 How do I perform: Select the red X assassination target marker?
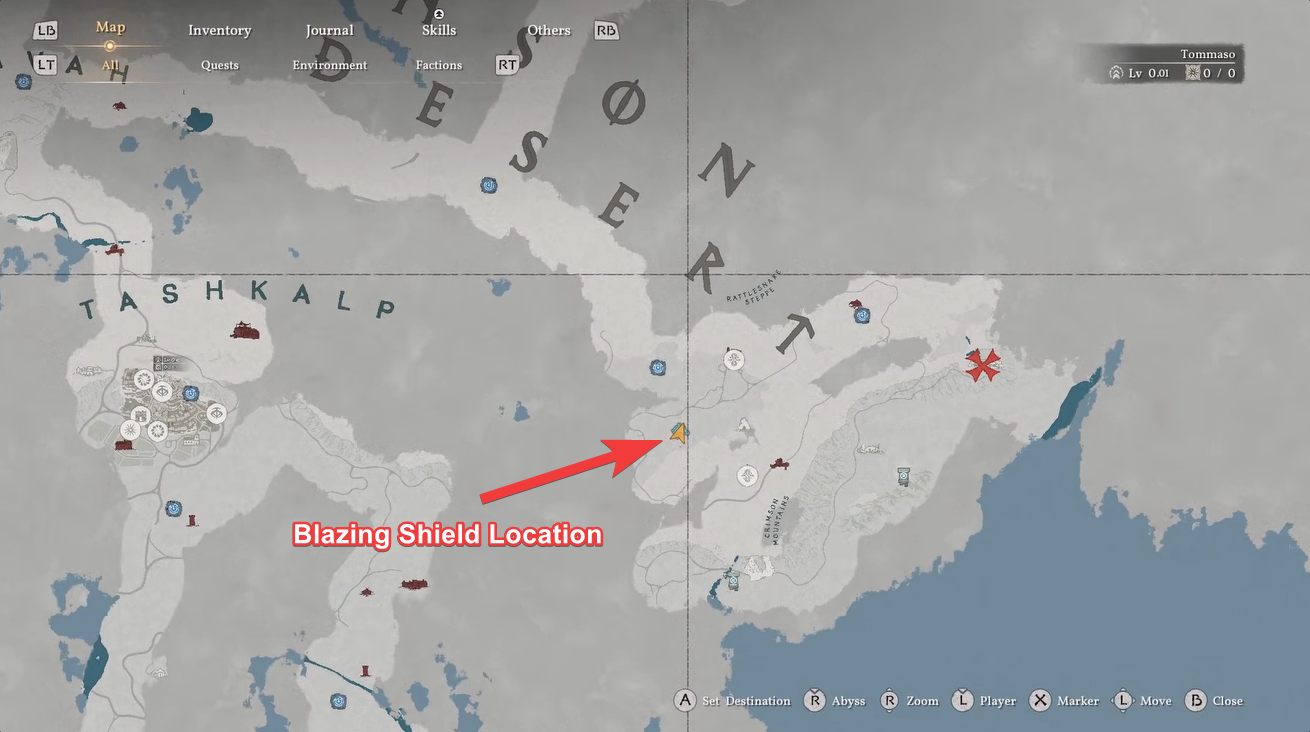click(982, 366)
